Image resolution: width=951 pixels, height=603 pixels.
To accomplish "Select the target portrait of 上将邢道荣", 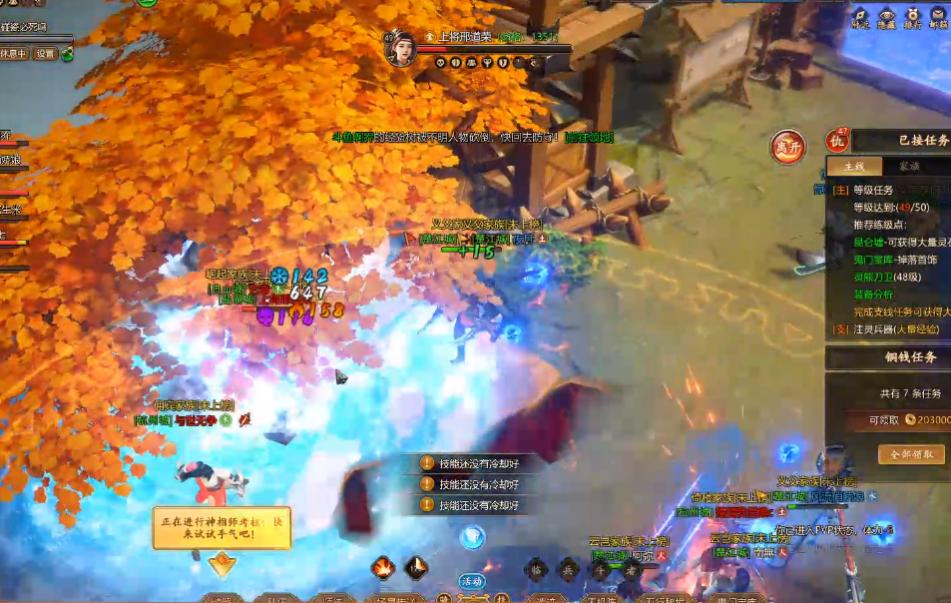I will pyautogui.click(x=400, y=49).
